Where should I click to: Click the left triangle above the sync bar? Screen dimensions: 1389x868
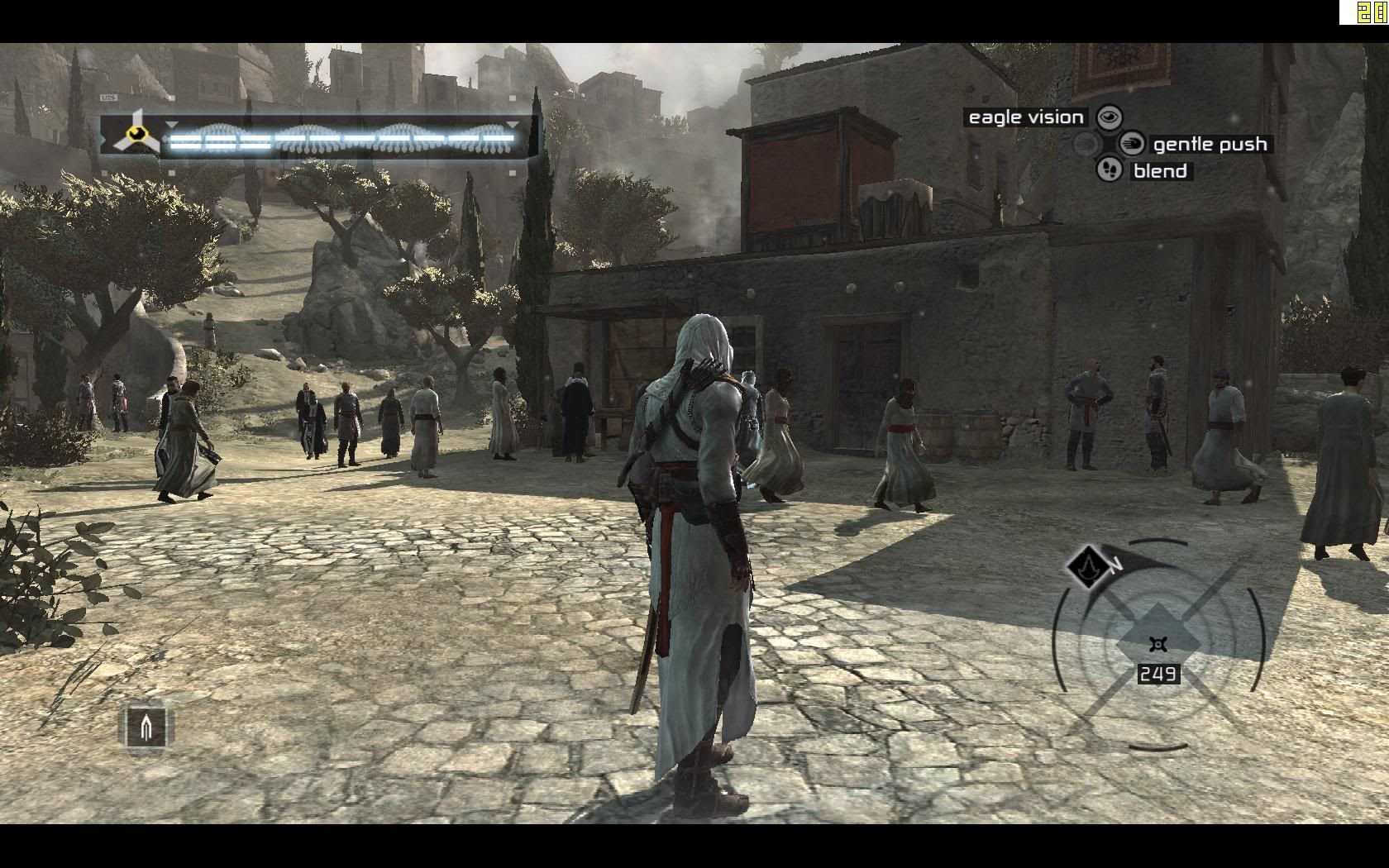pos(171,124)
